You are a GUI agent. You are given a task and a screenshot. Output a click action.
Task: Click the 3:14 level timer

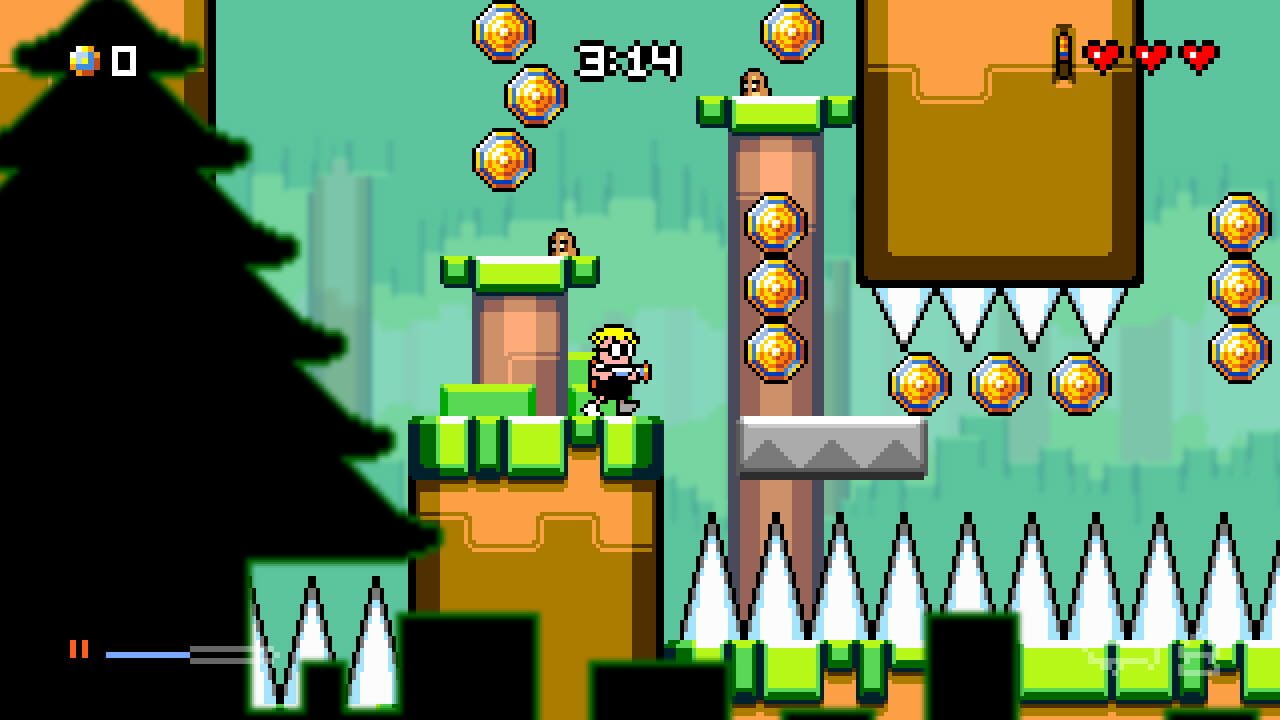[x=628, y=60]
